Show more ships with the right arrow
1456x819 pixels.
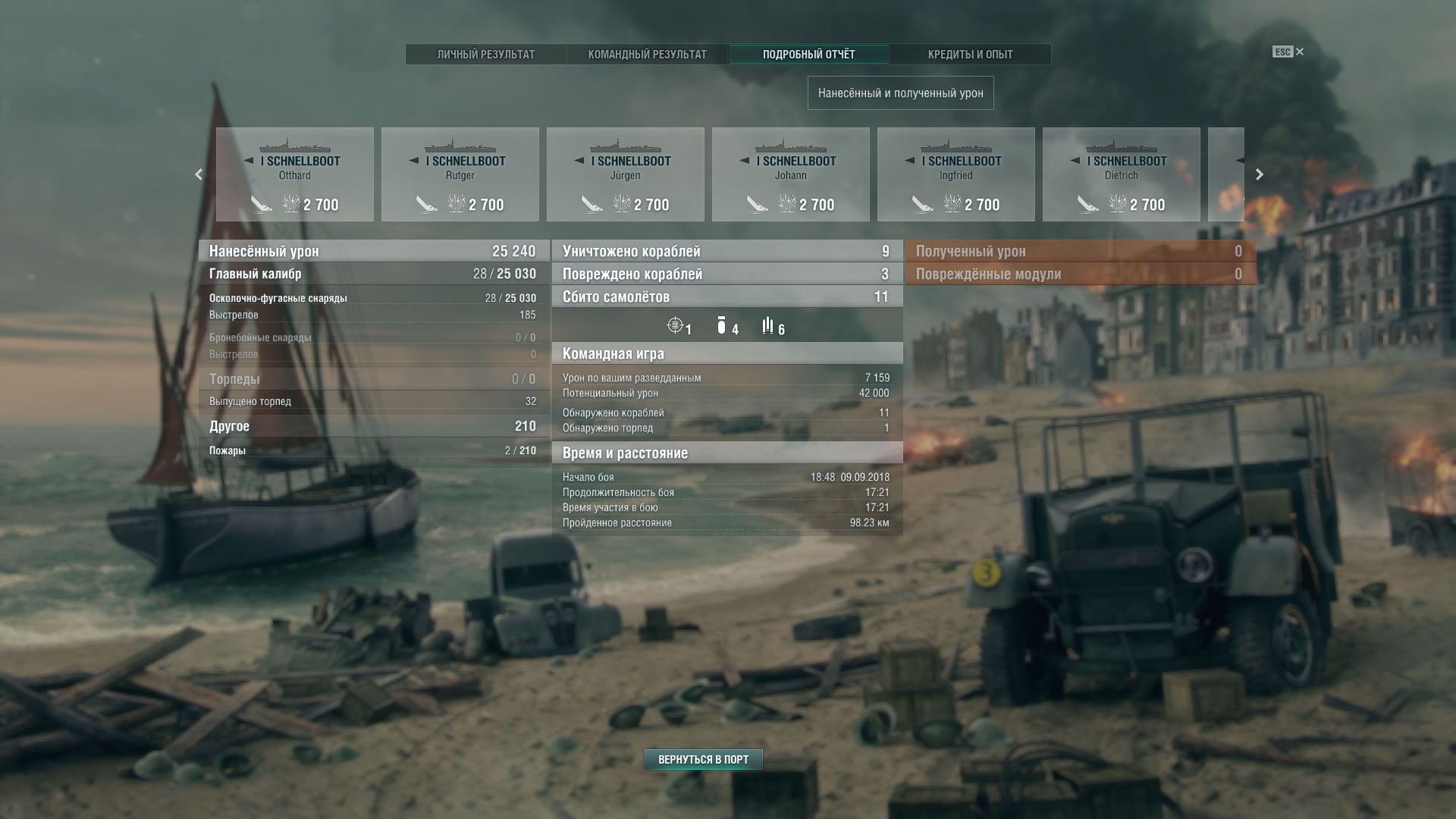pos(1260,174)
